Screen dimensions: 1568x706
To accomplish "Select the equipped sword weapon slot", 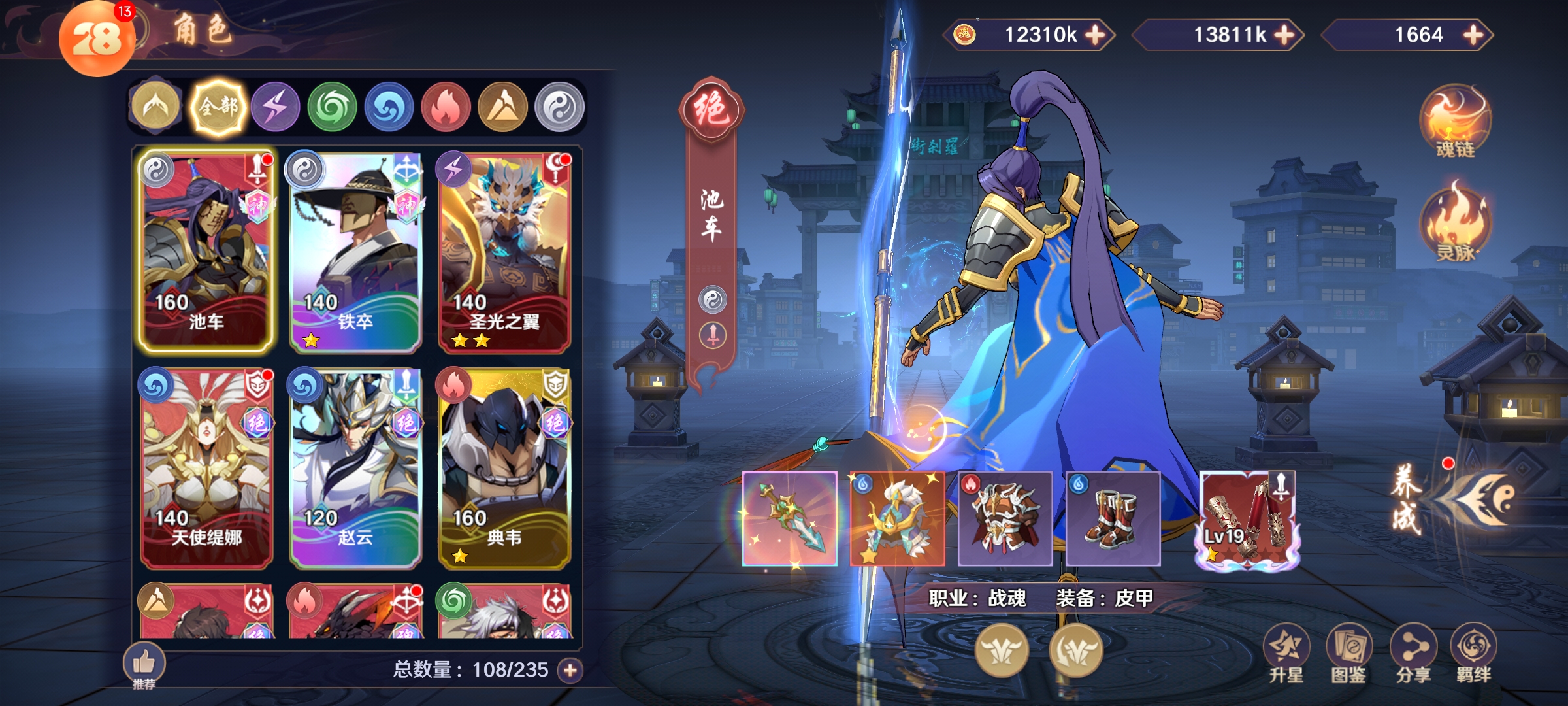I will pyautogui.click(x=790, y=518).
